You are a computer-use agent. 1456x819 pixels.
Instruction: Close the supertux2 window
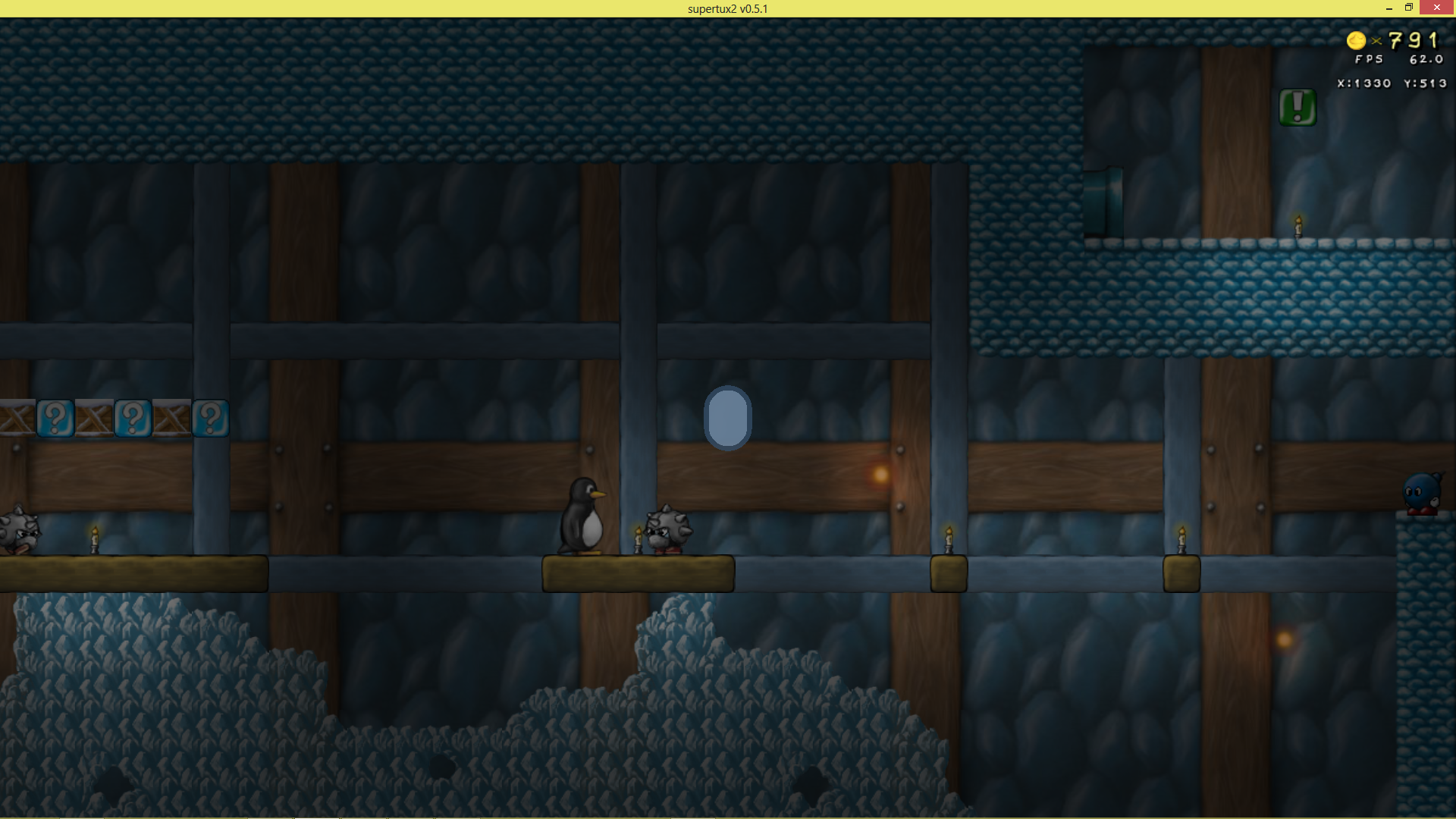(1436, 8)
